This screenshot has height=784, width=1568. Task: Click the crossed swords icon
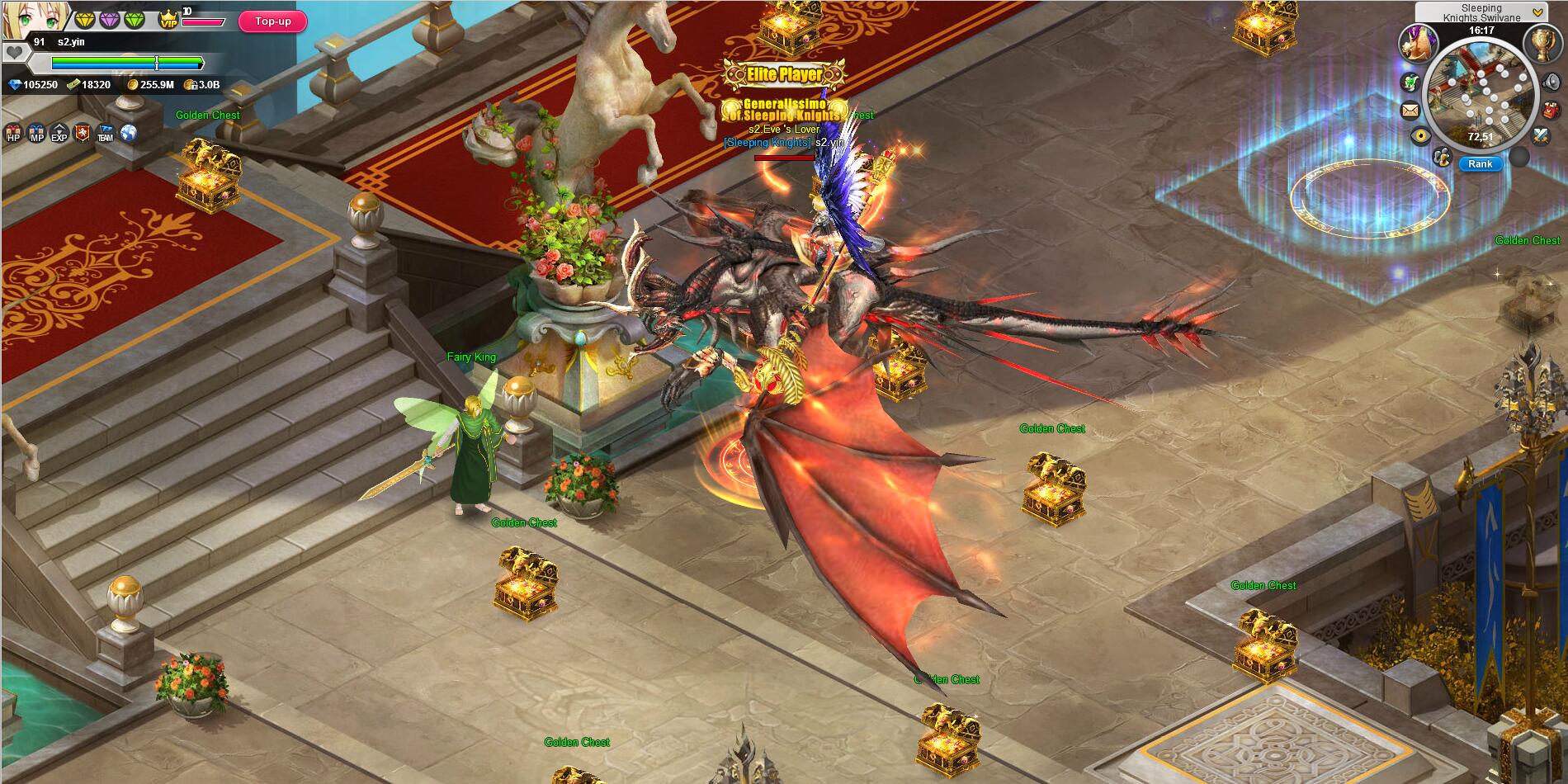1542,136
